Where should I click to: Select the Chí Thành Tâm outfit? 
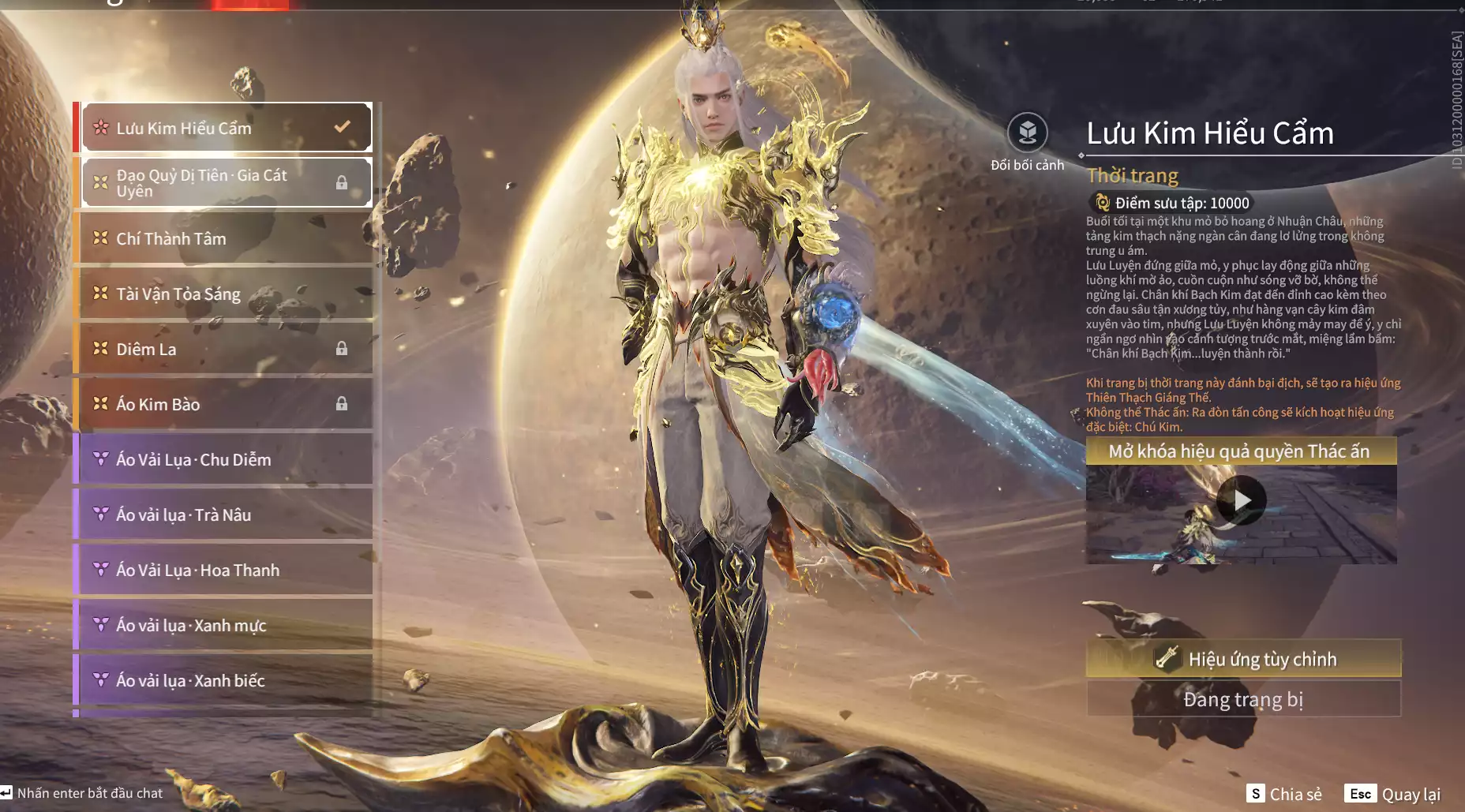click(x=227, y=238)
